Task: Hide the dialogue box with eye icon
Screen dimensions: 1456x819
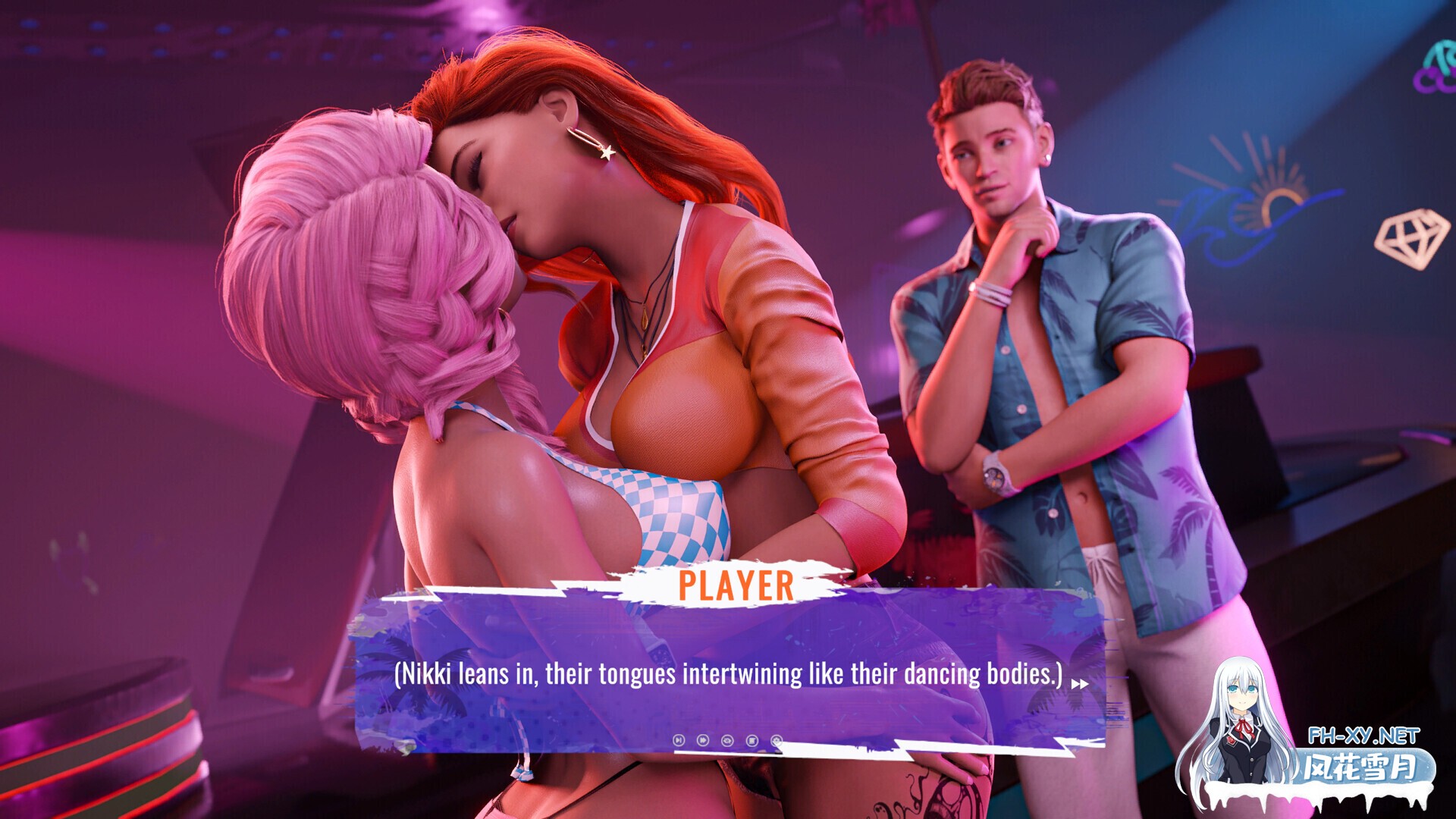Action: 727,740
